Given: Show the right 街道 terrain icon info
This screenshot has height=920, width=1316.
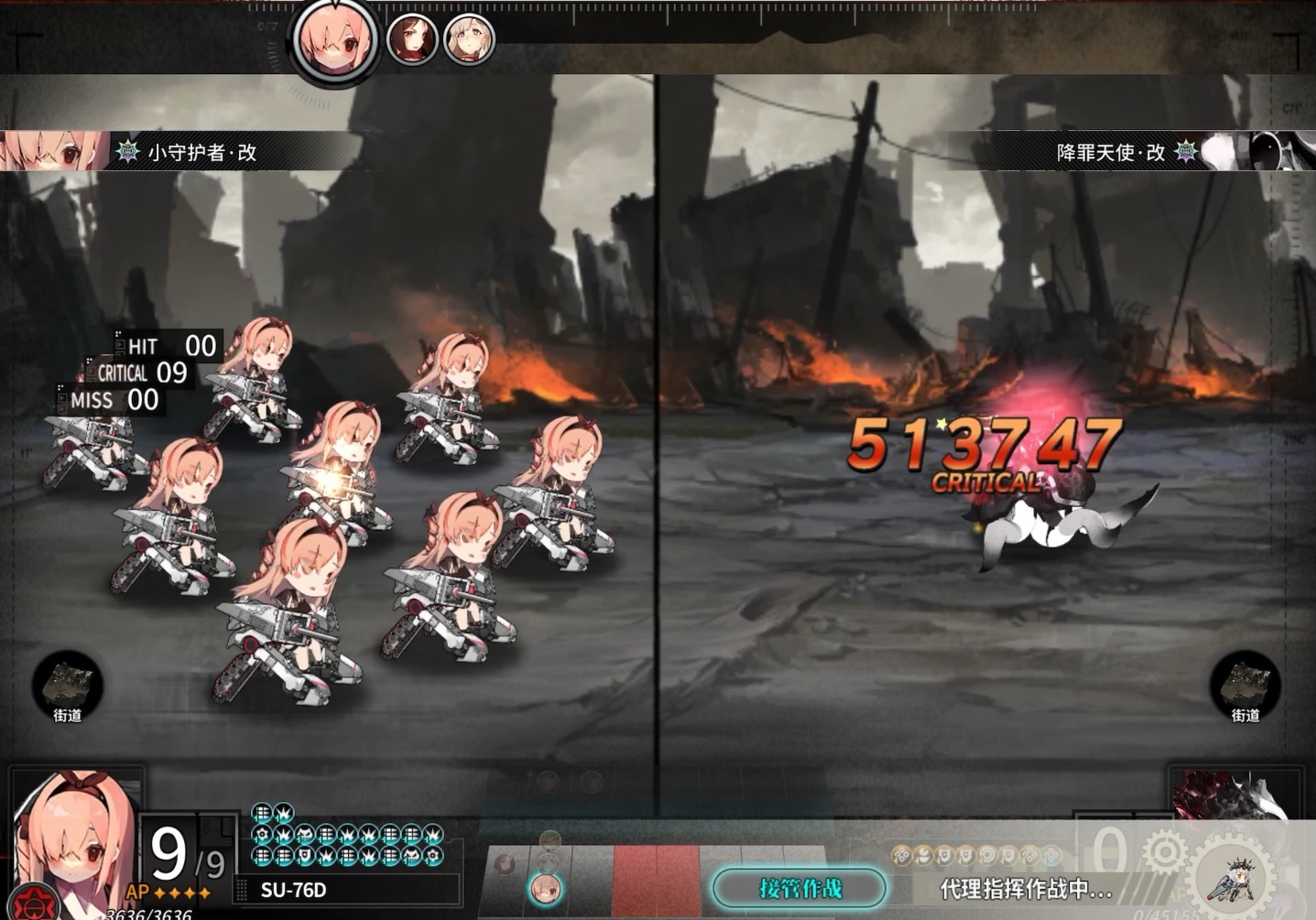Looking at the screenshot, I should tap(1245, 687).
